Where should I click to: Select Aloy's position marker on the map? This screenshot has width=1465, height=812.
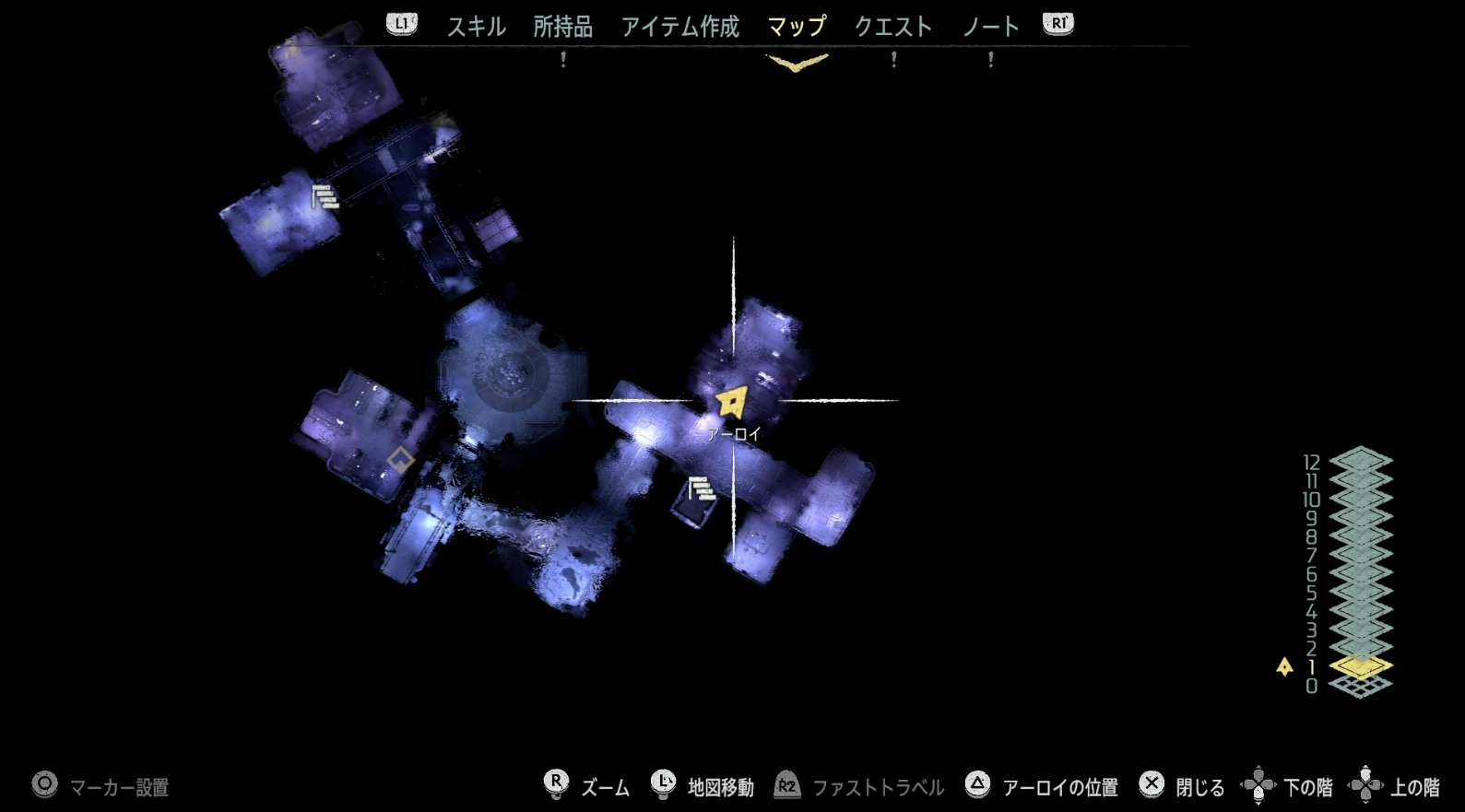point(729,400)
